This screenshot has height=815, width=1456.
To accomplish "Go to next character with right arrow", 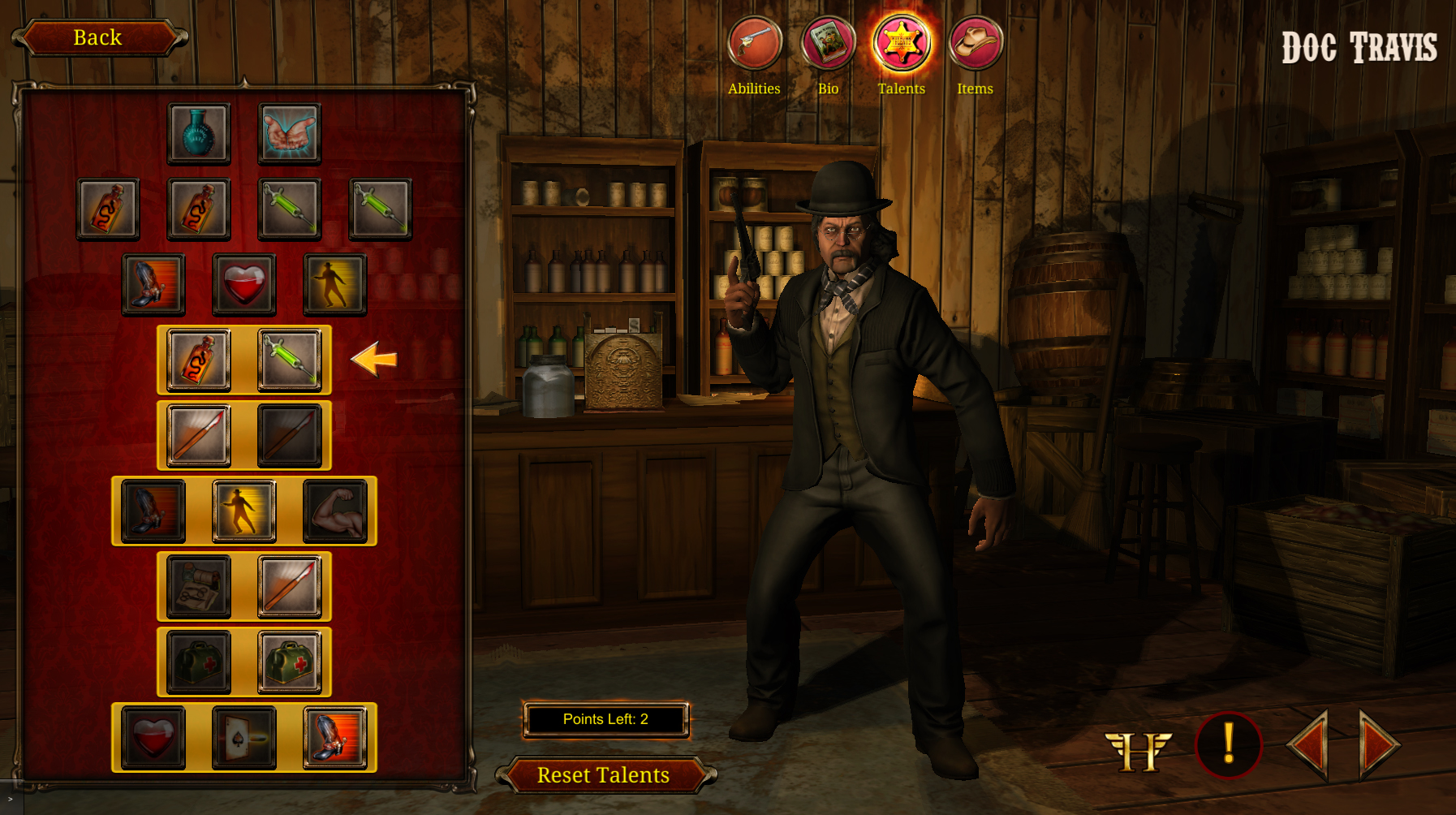I will pyautogui.click(x=1379, y=745).
